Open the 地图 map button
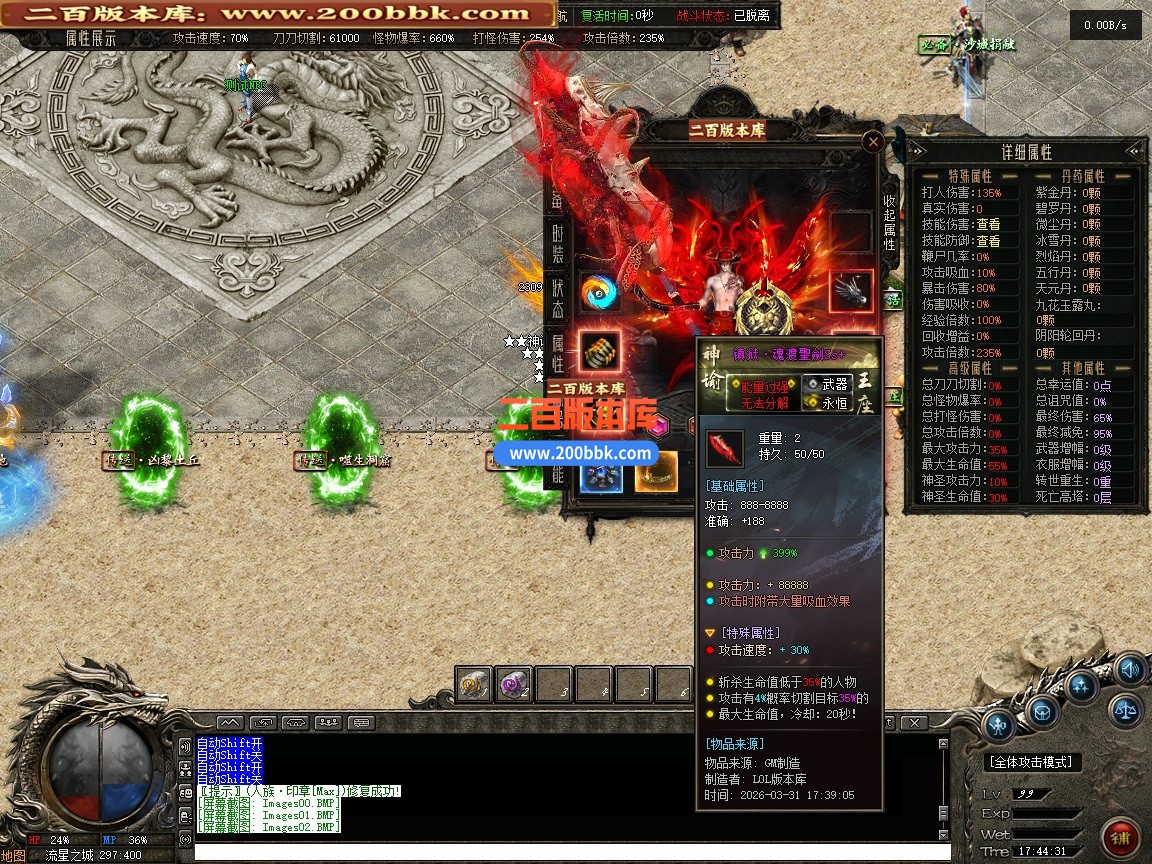Viewport: 1152px width, 864px height. coord(13,856)
